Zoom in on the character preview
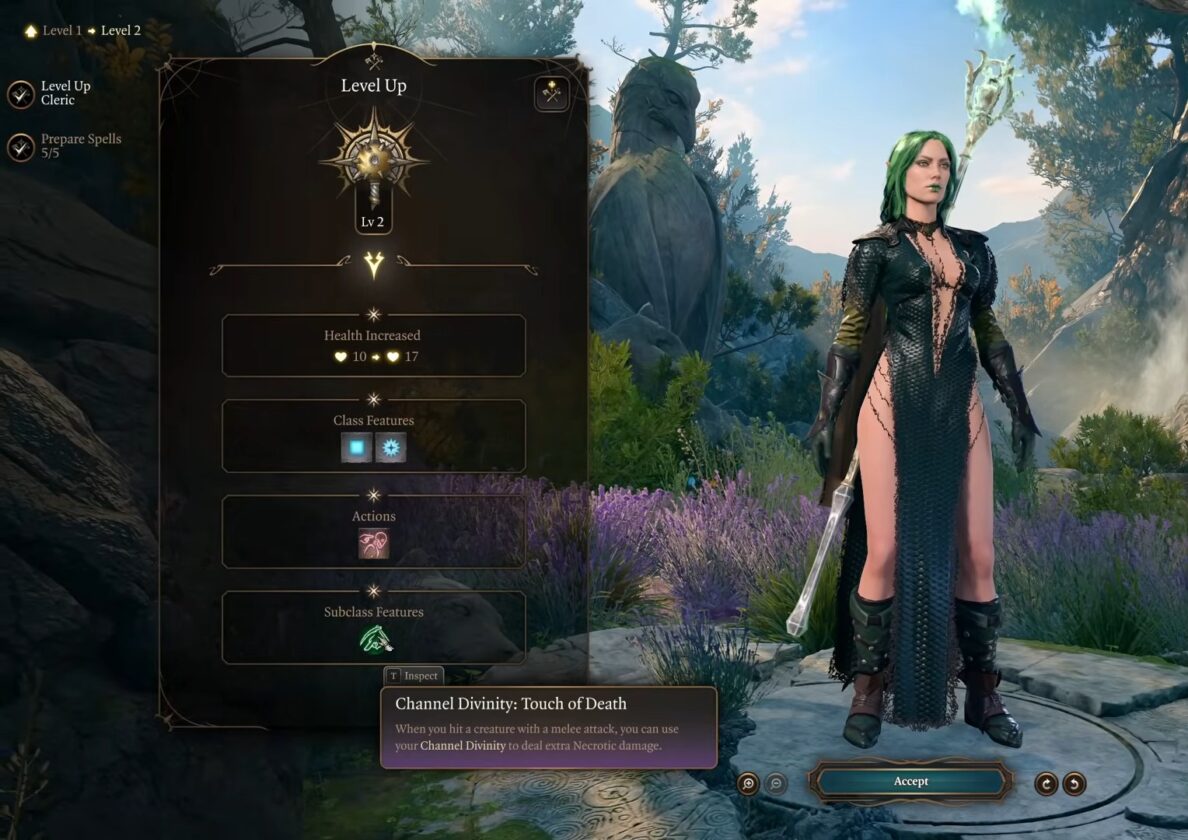 tap(748, 783)
